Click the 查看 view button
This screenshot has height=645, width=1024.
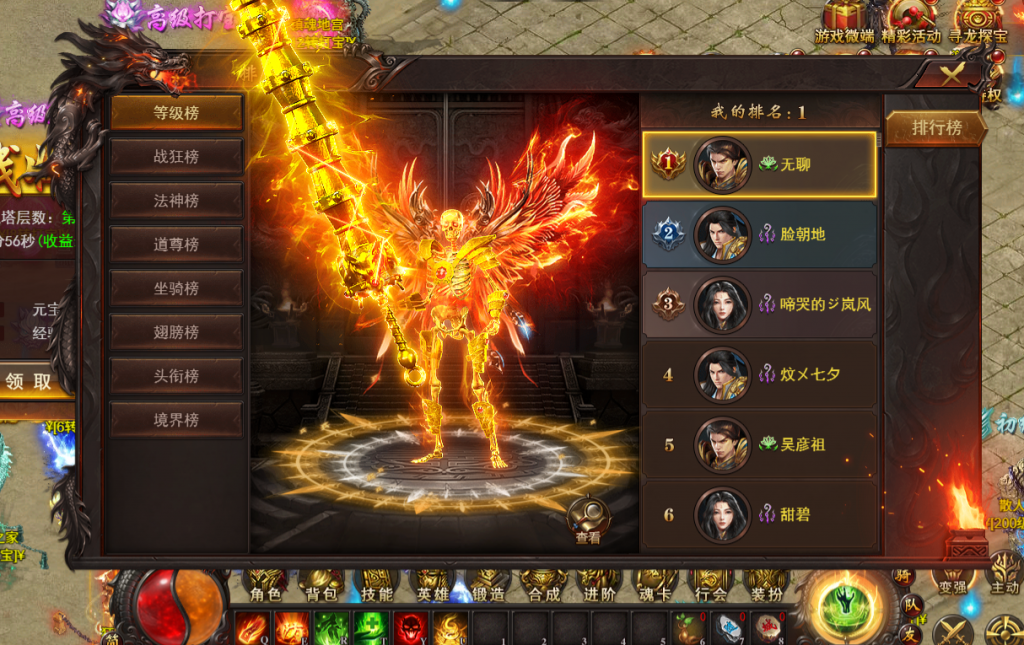[x=588, y=522]
